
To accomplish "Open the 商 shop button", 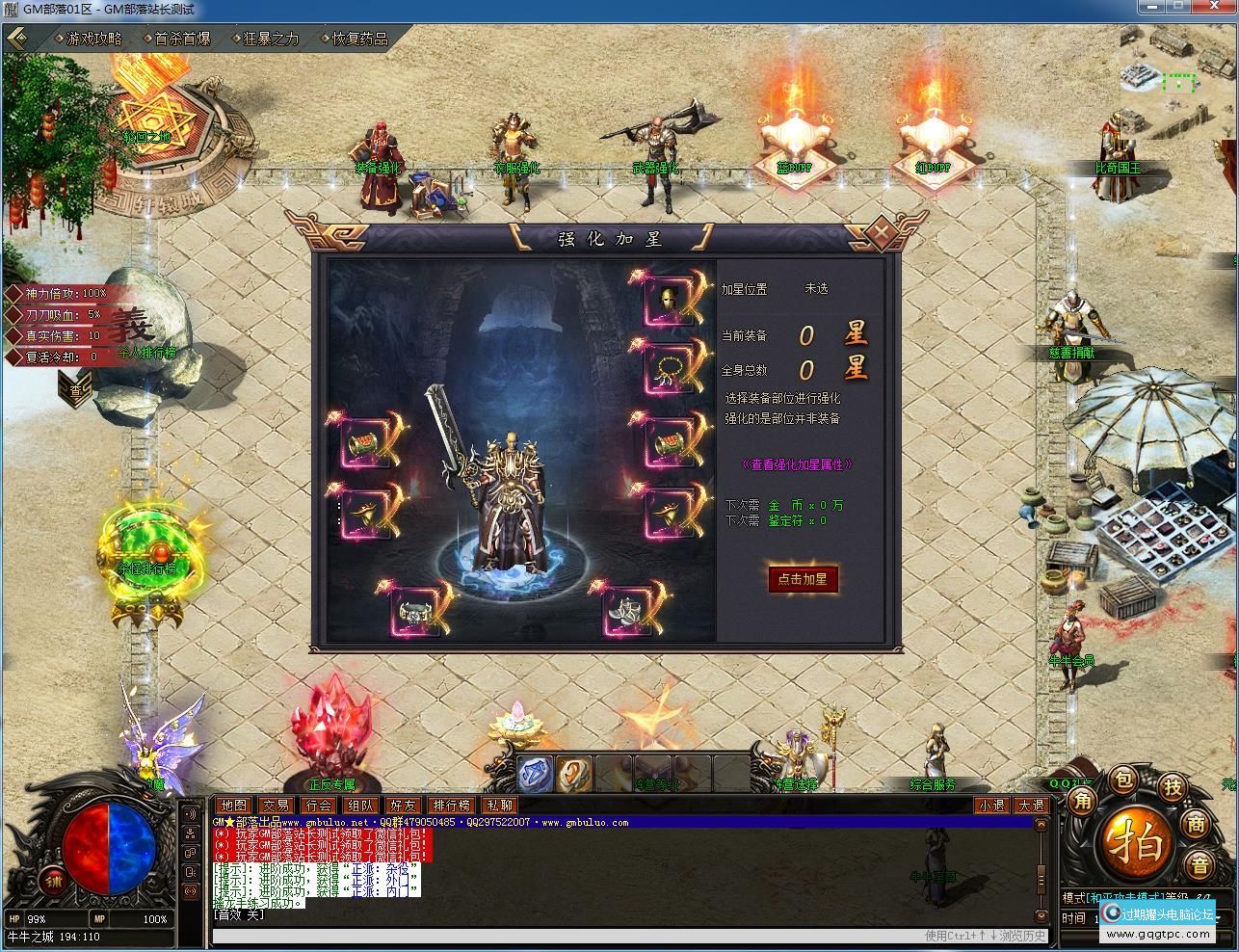I will (x=1197, y=823).
